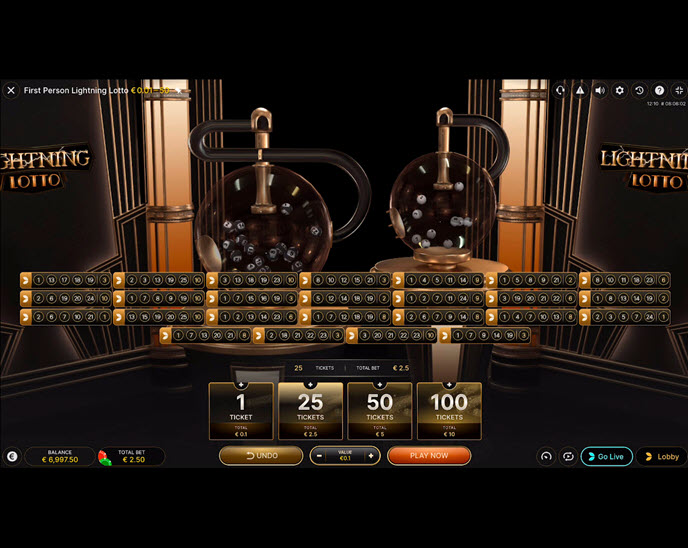
Task: Decrease ticket value with minus button
Action: 319,456
